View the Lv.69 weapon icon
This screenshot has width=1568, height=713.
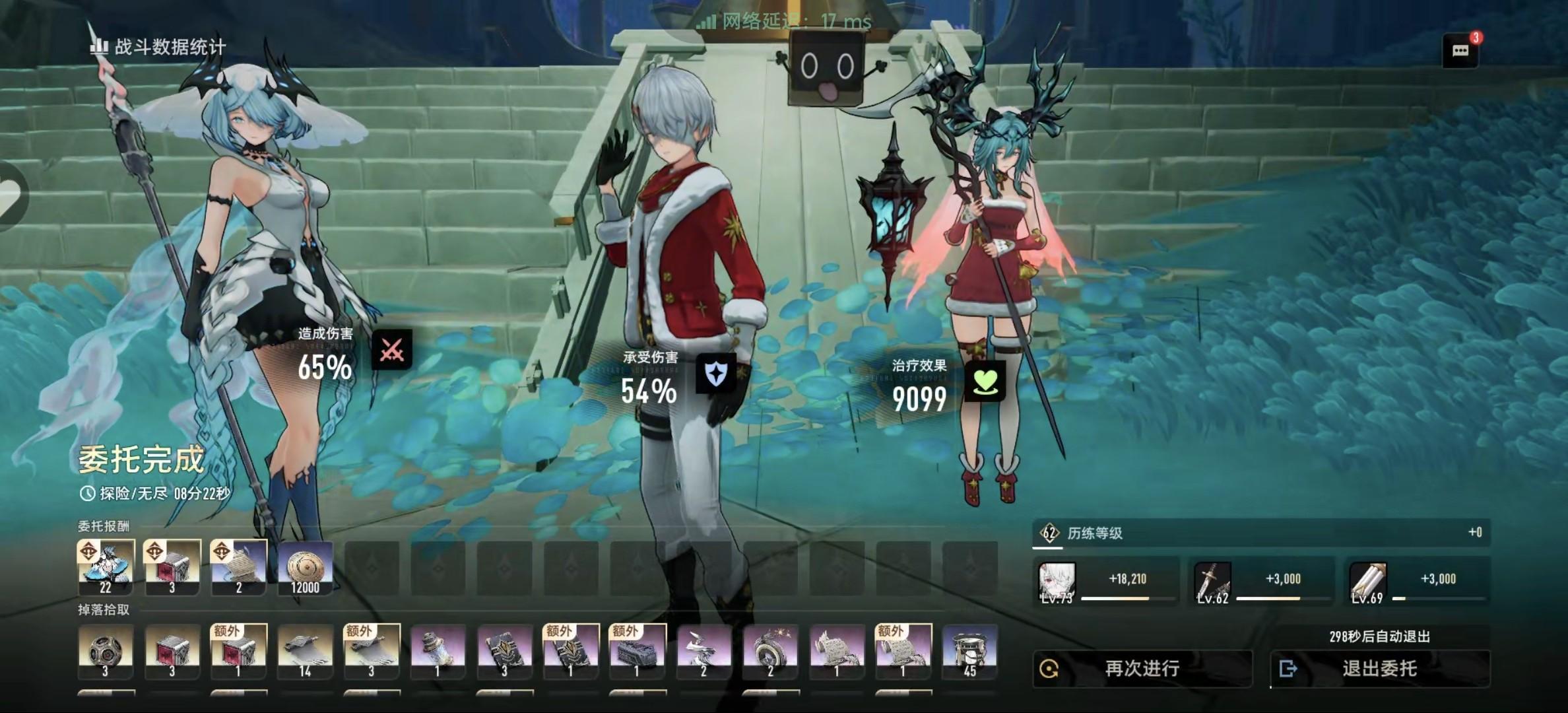pyautogui.click(x=1367, y=582)
